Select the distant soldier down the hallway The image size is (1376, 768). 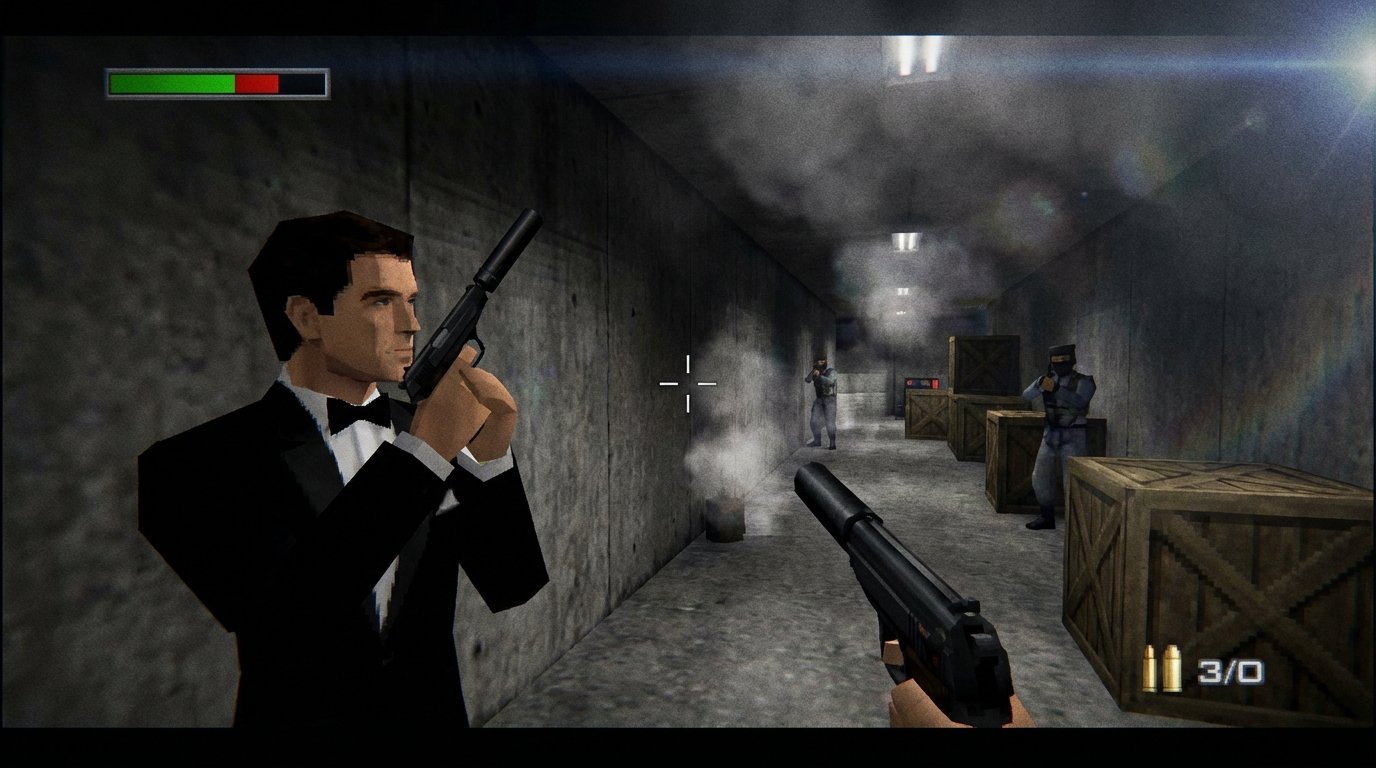(822, 400)
